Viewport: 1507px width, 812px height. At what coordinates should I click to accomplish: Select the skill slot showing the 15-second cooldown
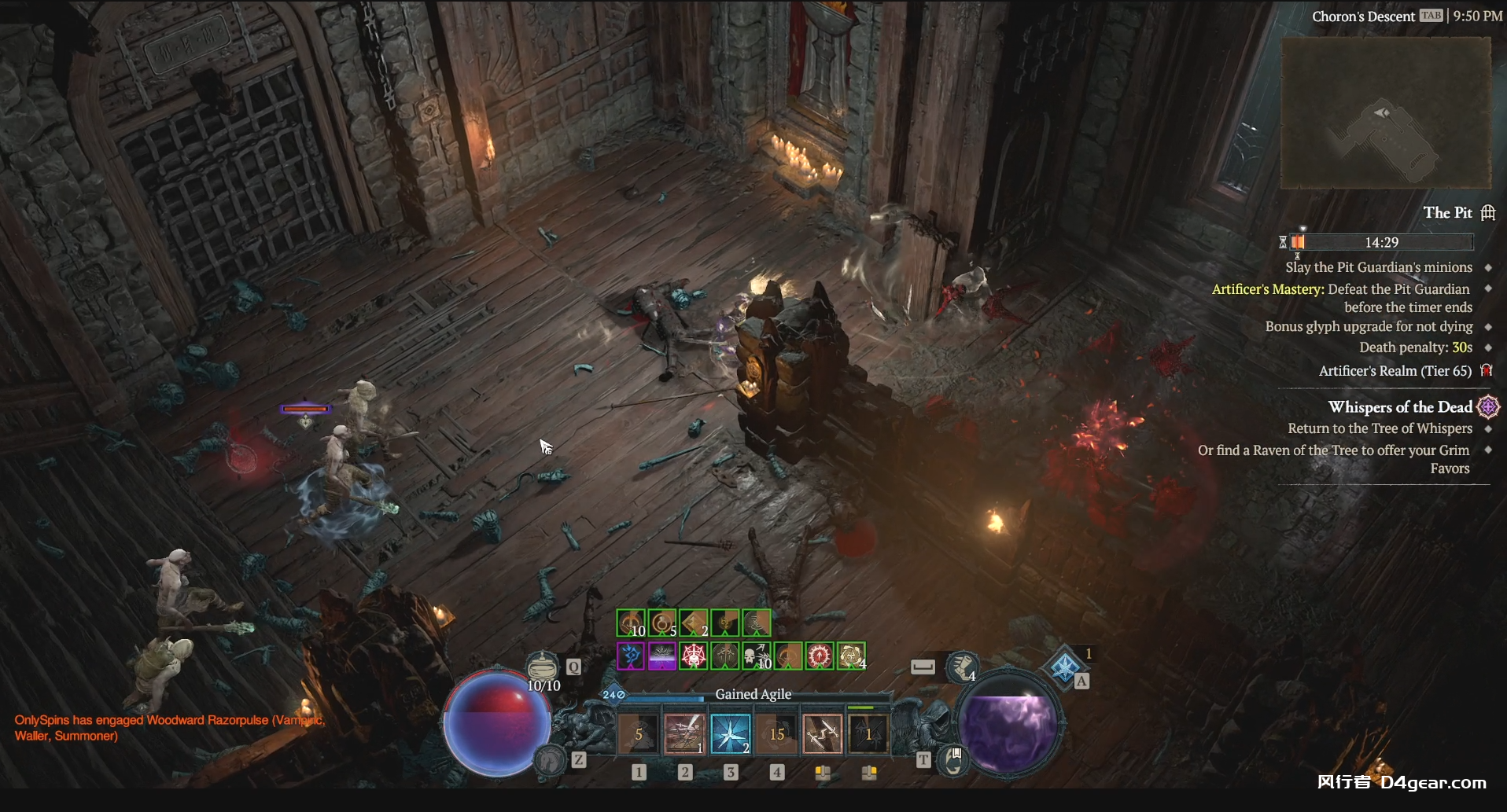pos(777,734)
